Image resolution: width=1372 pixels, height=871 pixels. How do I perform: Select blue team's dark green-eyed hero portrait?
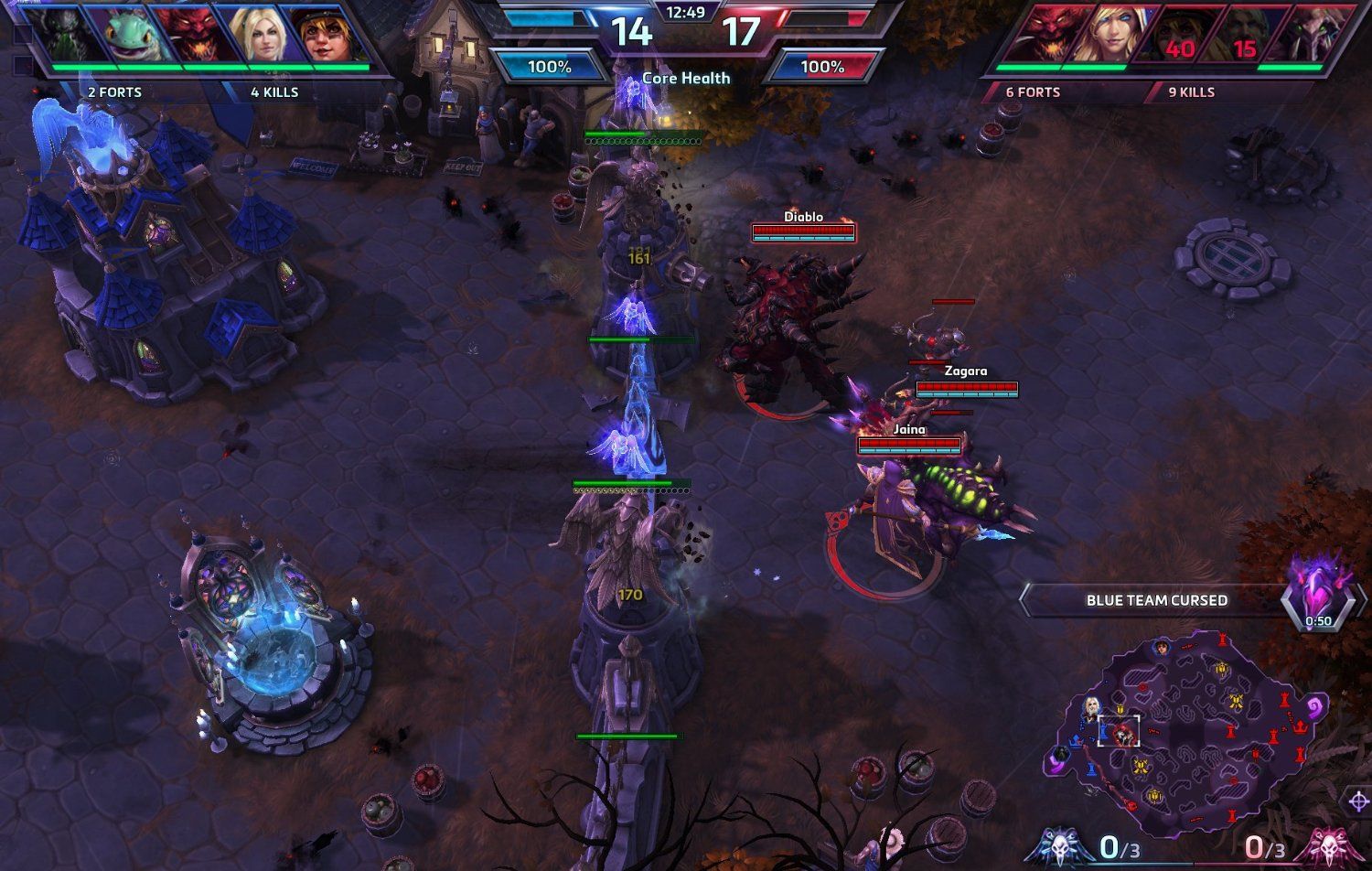[x=66, y=35]
